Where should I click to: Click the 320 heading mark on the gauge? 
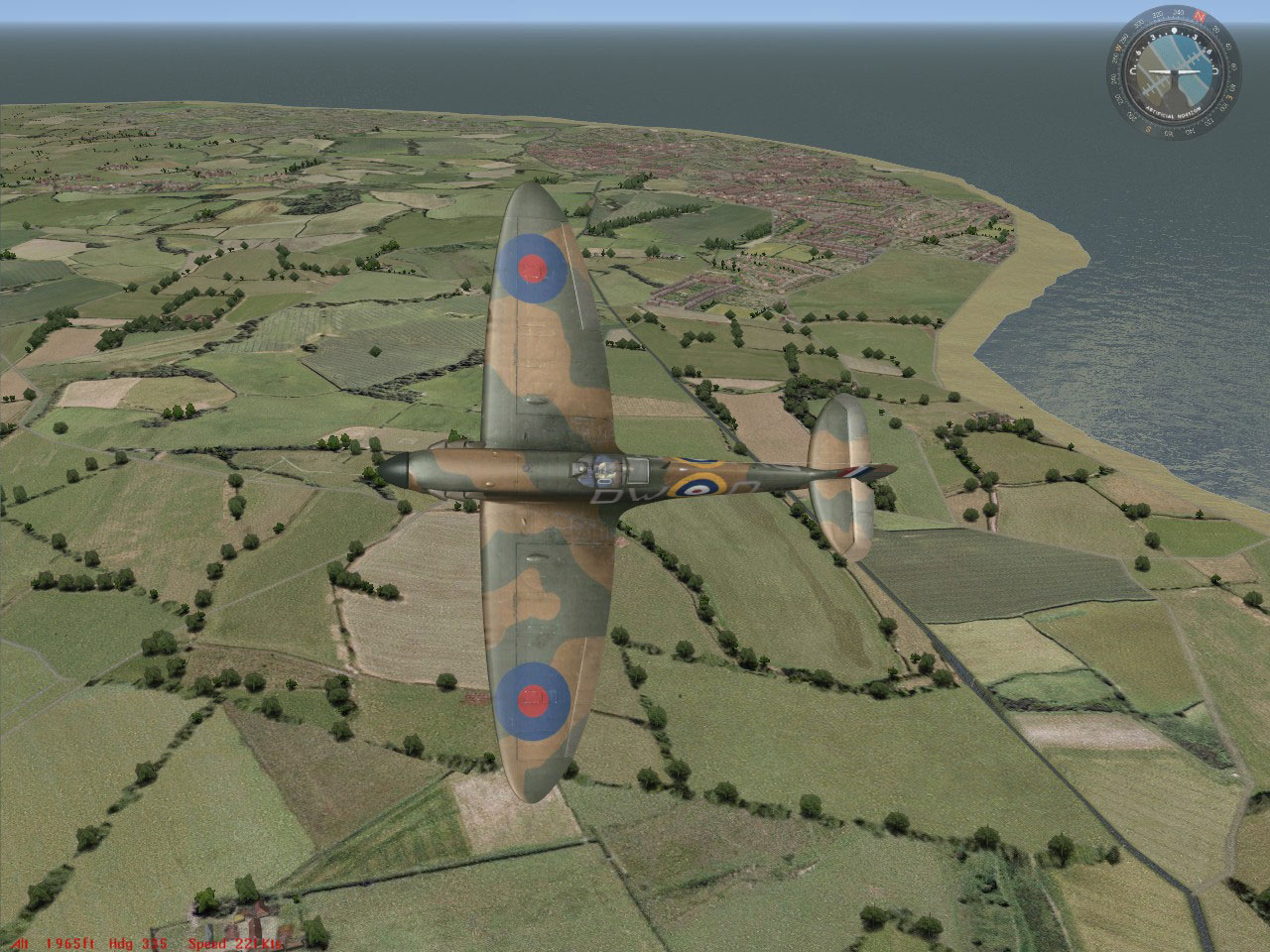[x=1159, y=14]
